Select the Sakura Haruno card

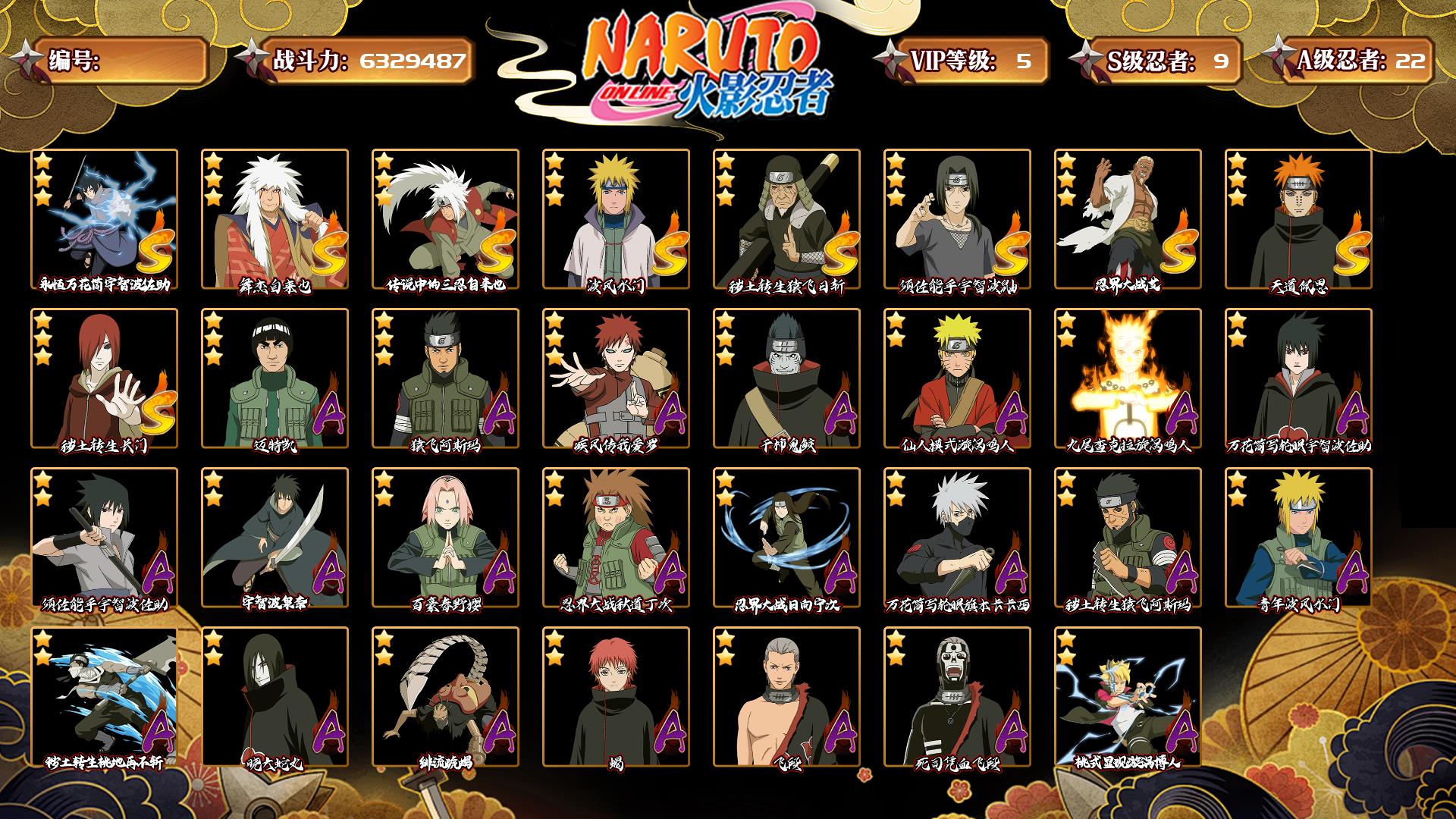pyautogui.click(x=445, y=537)
